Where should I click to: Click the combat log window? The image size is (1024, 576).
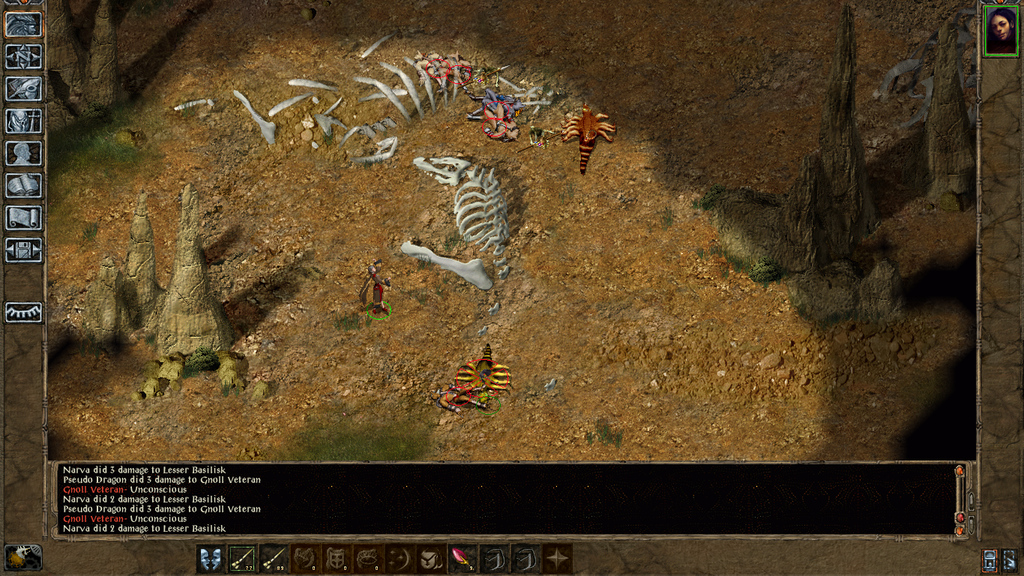[x=500, y=498]
